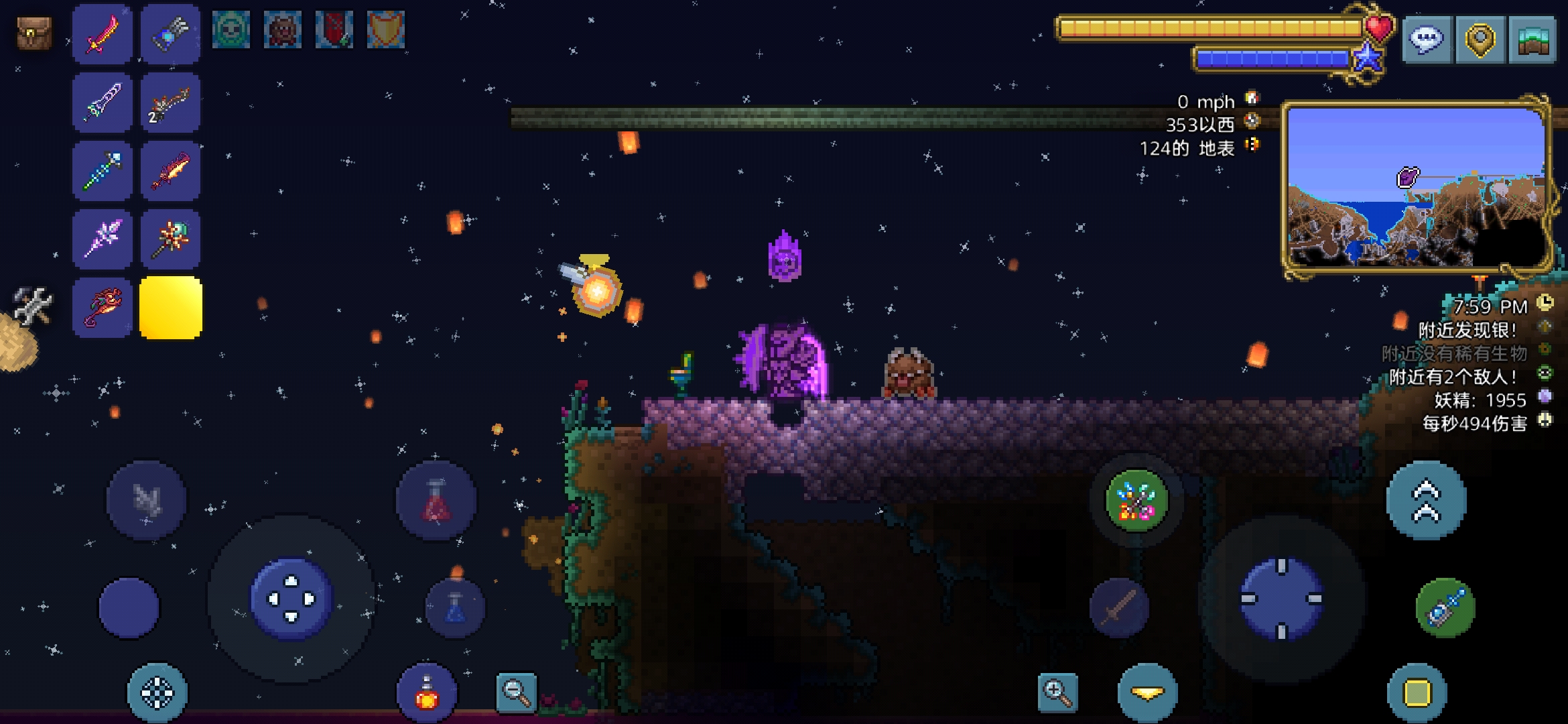Use the quick healing potion button

(x=436, y=501)
